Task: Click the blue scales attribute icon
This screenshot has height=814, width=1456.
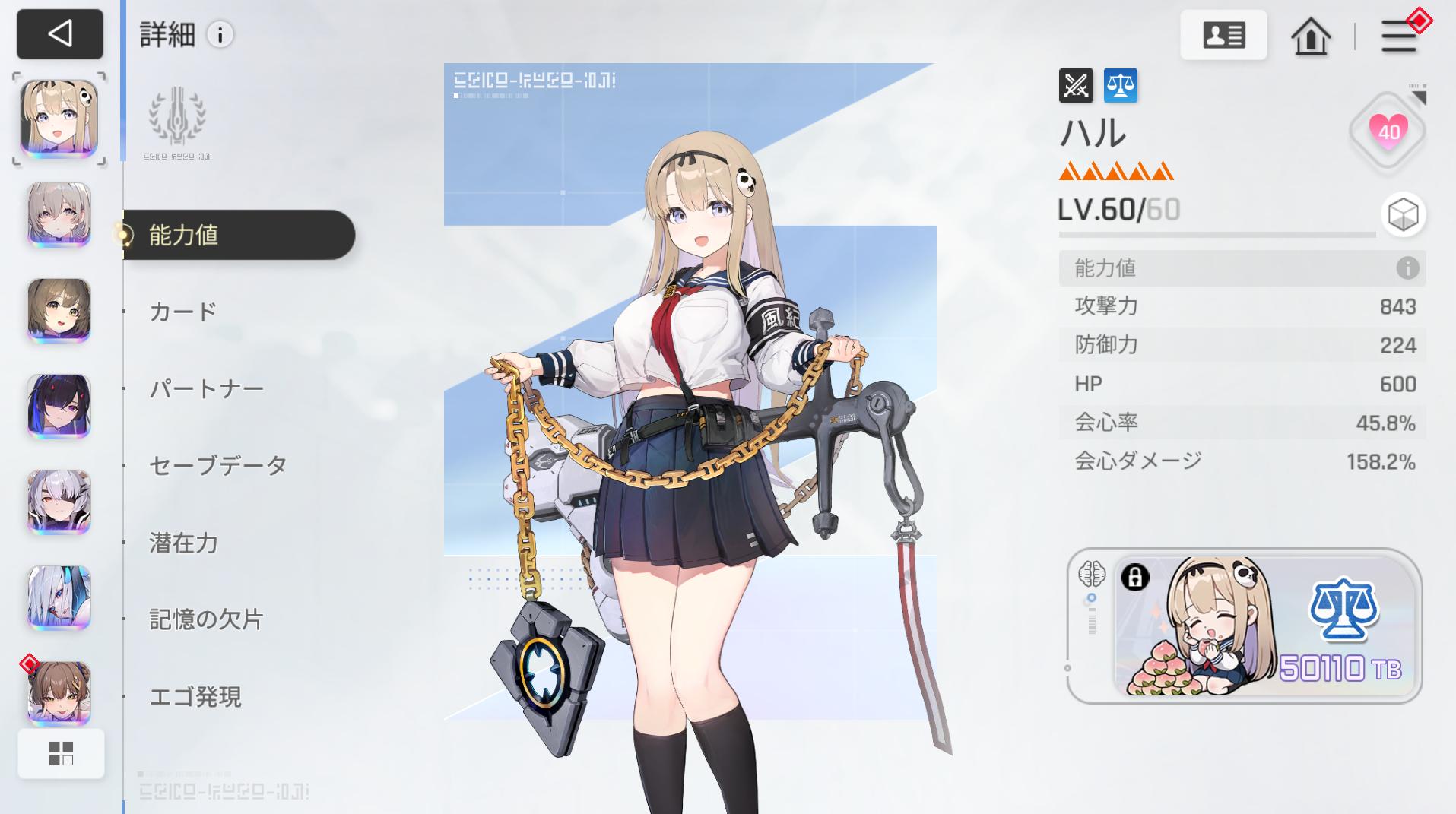Action: point(1121,86)
